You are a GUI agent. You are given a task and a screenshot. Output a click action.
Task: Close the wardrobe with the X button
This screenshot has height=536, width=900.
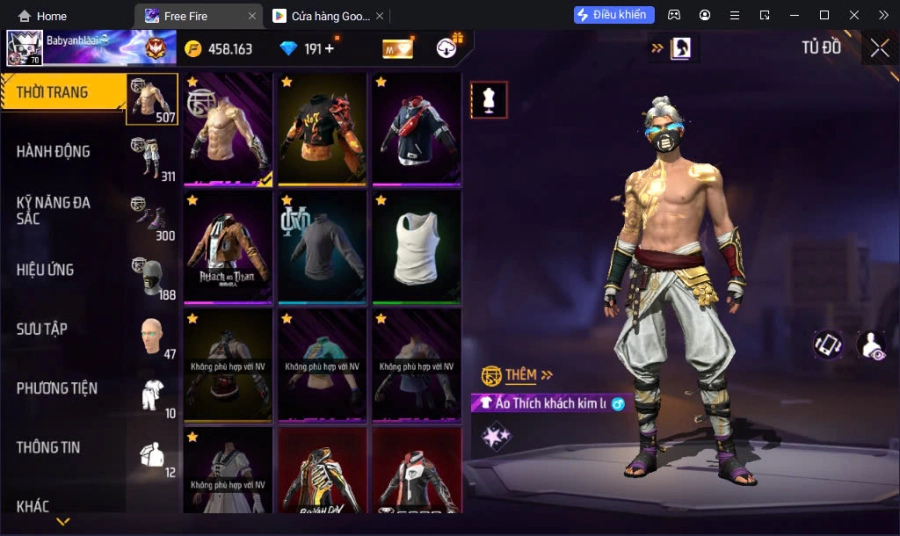tap(879, 48)
